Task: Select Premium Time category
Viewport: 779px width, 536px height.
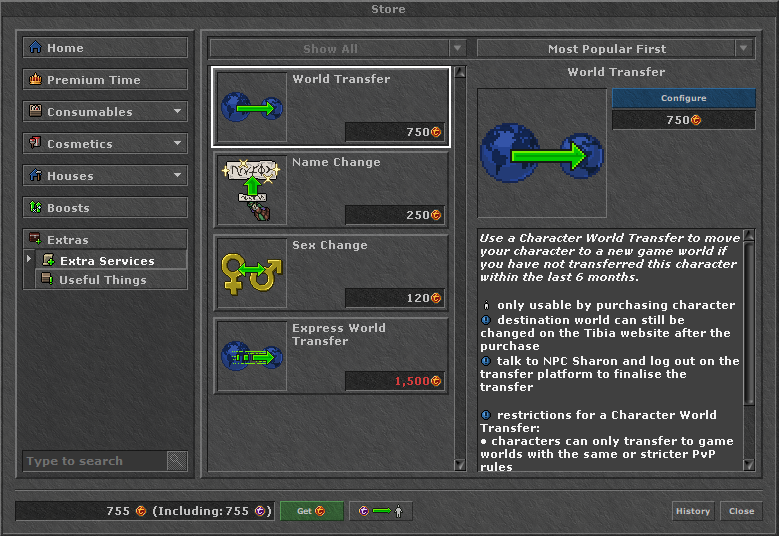Action: click(x=105, y=80)
